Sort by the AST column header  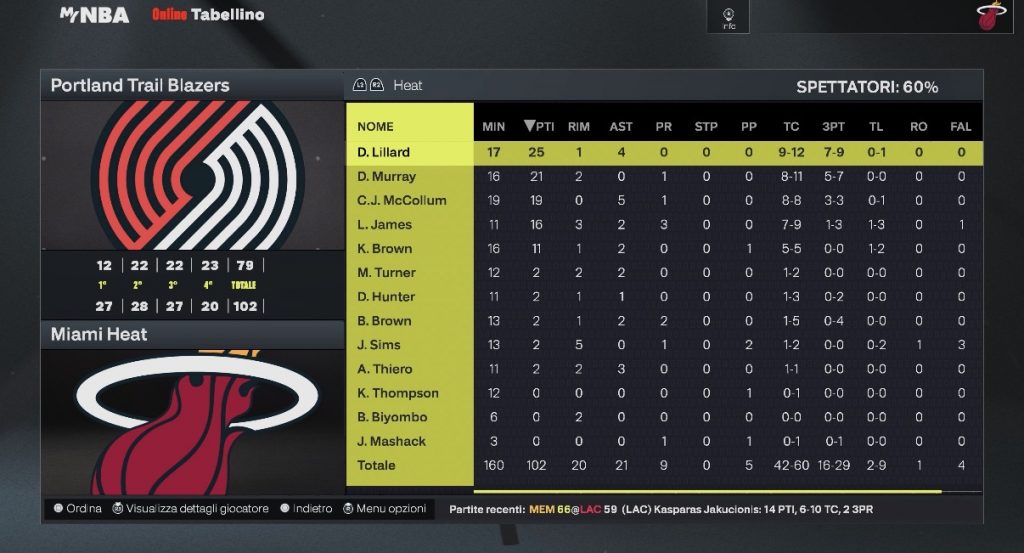[621, 127]
